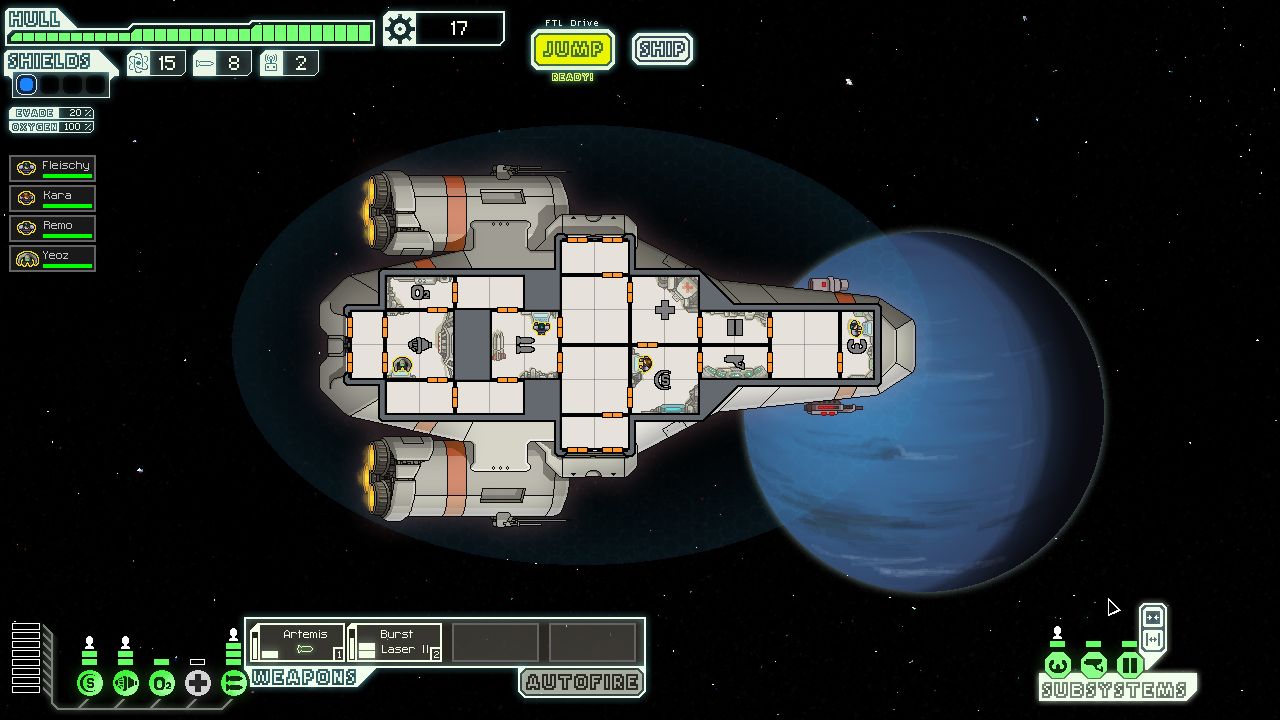This screenshot has height=720, width=1280.
Task: Click the weapons system power icon
Action: [x=234, y=683]
